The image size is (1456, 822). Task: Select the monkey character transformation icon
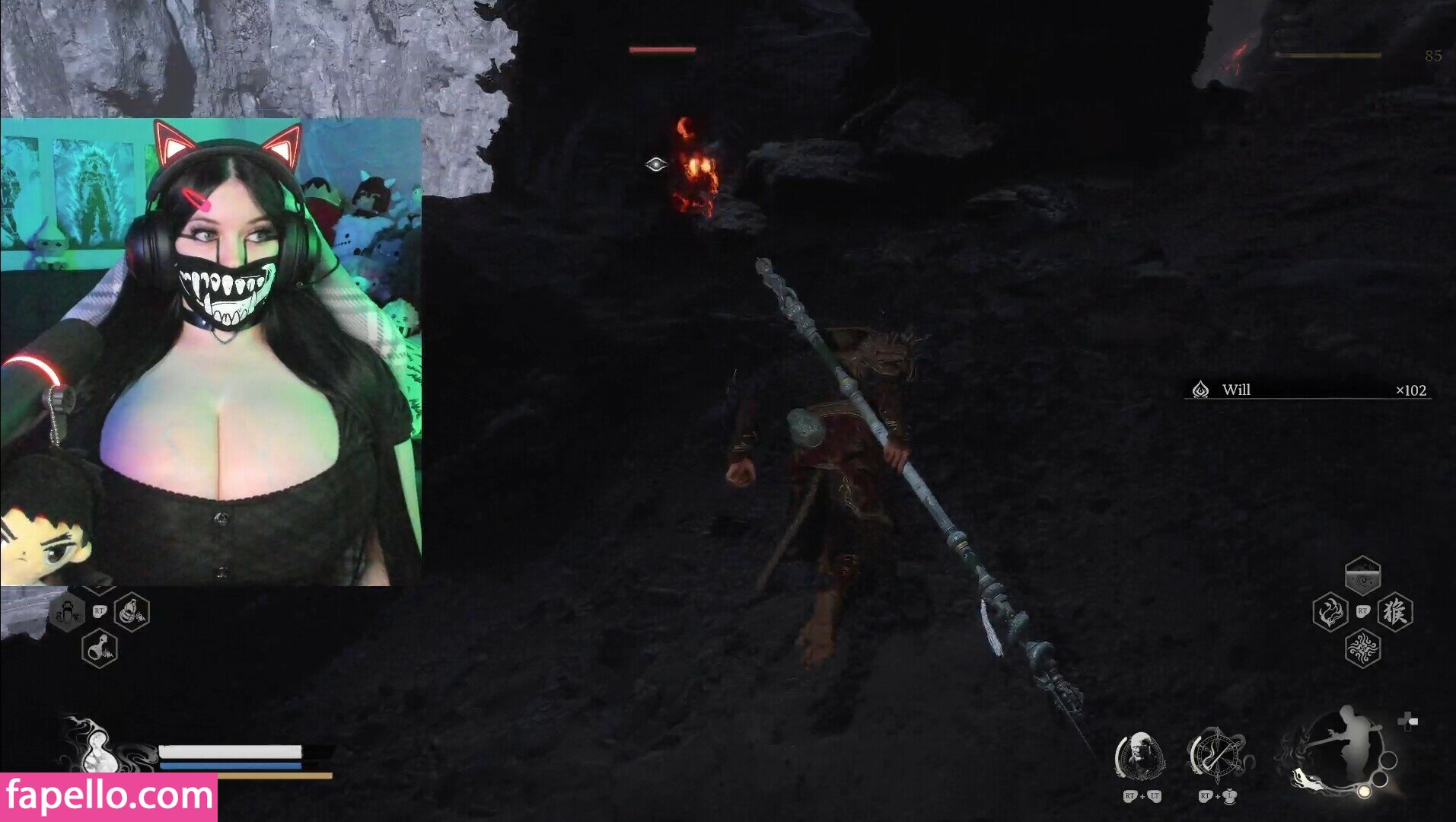coord(1395,612)
